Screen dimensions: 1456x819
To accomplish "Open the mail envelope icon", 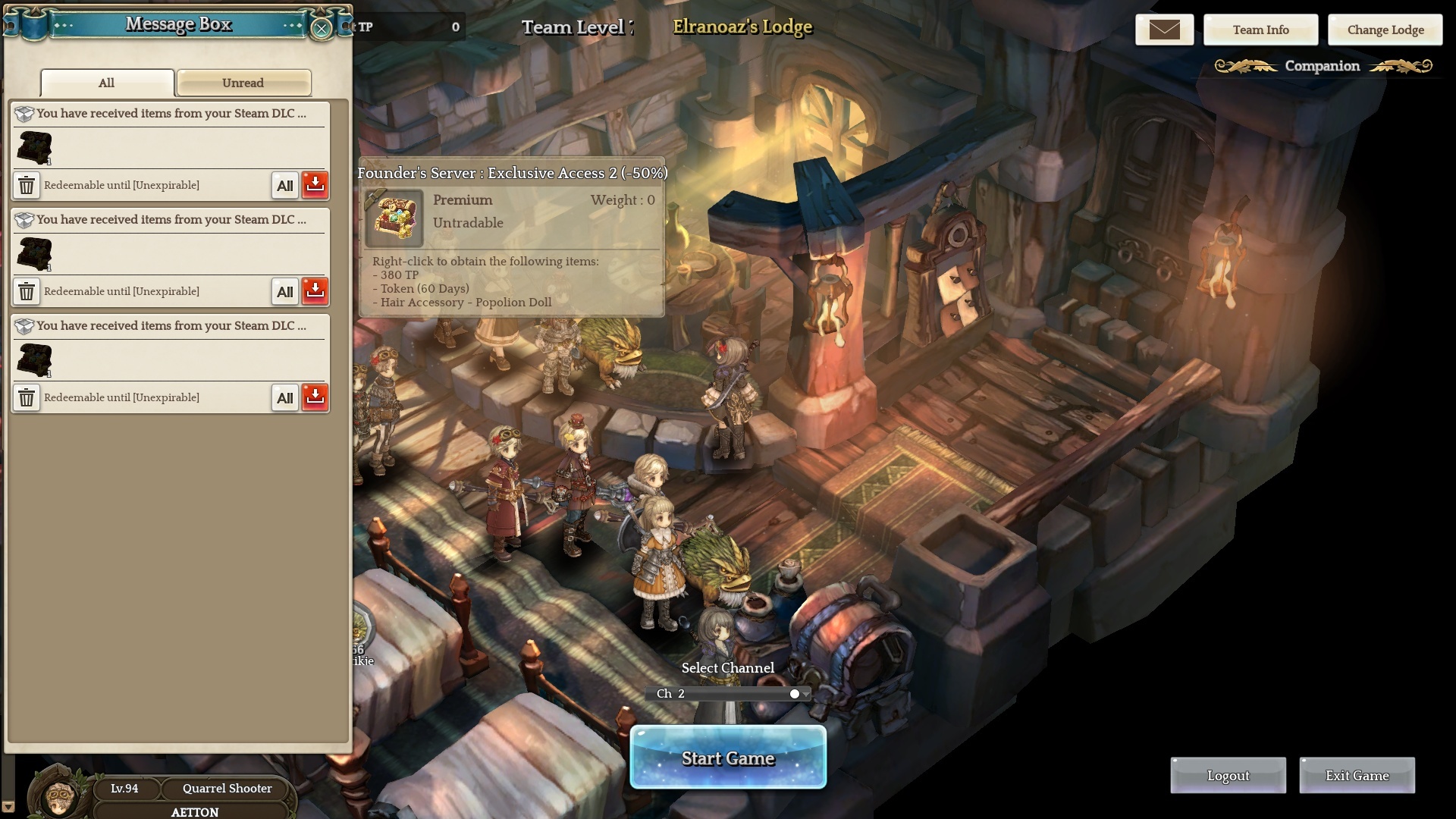I will tap(1164, 30).
